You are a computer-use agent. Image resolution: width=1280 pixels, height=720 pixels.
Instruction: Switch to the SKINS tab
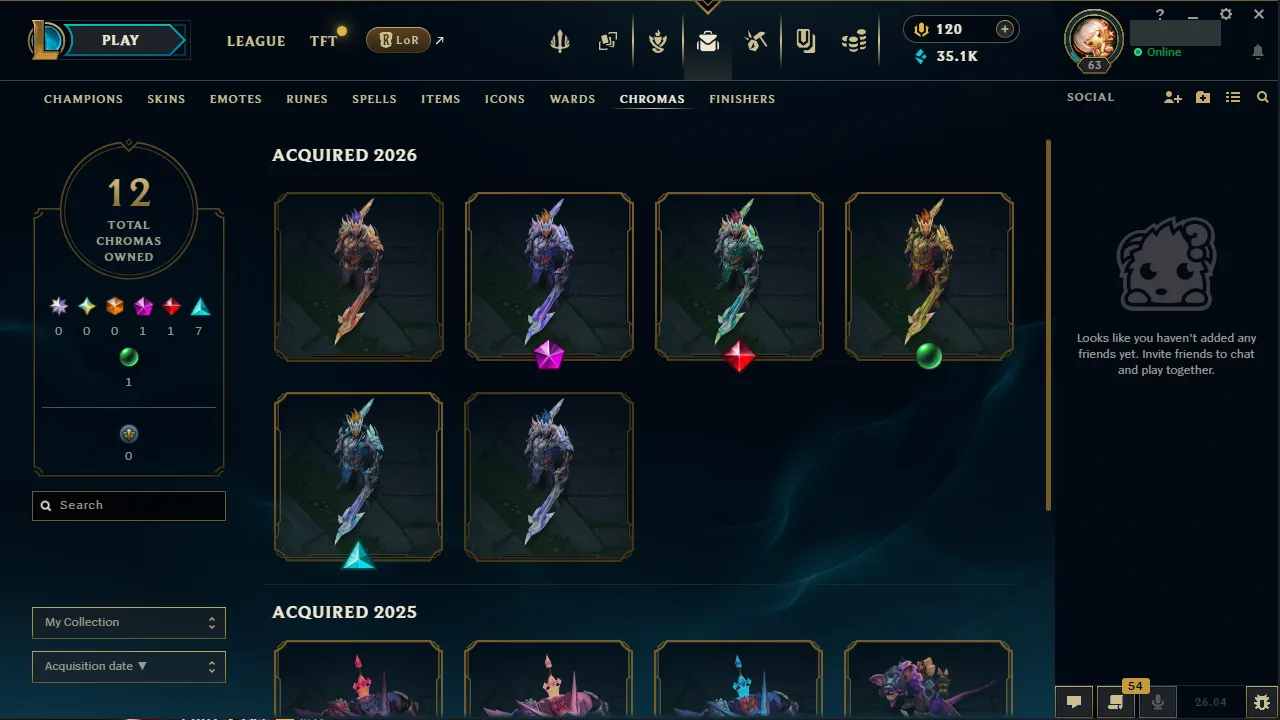[x=166, y=99]
